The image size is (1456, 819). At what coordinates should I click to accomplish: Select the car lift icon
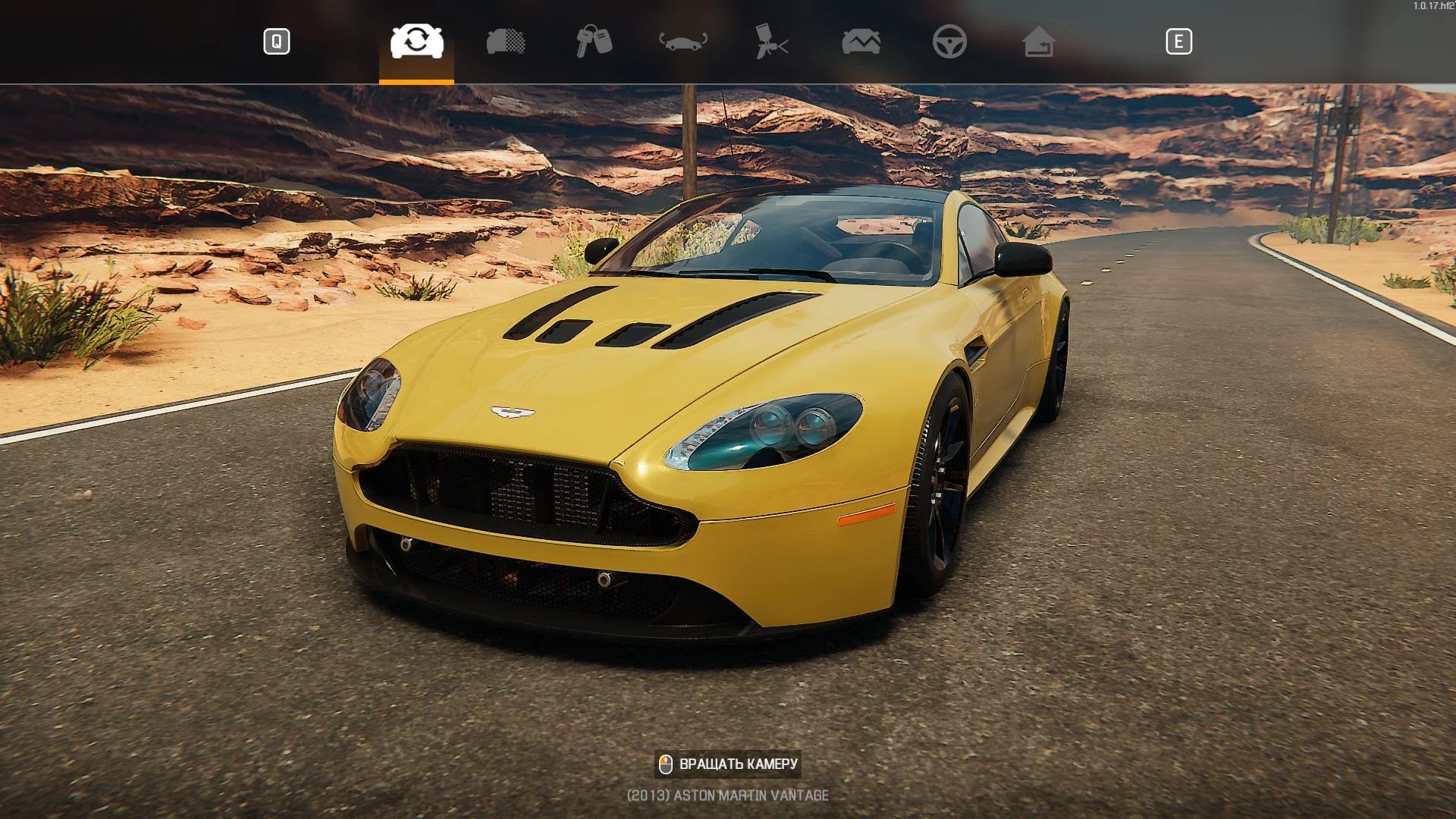pos(681,43)
